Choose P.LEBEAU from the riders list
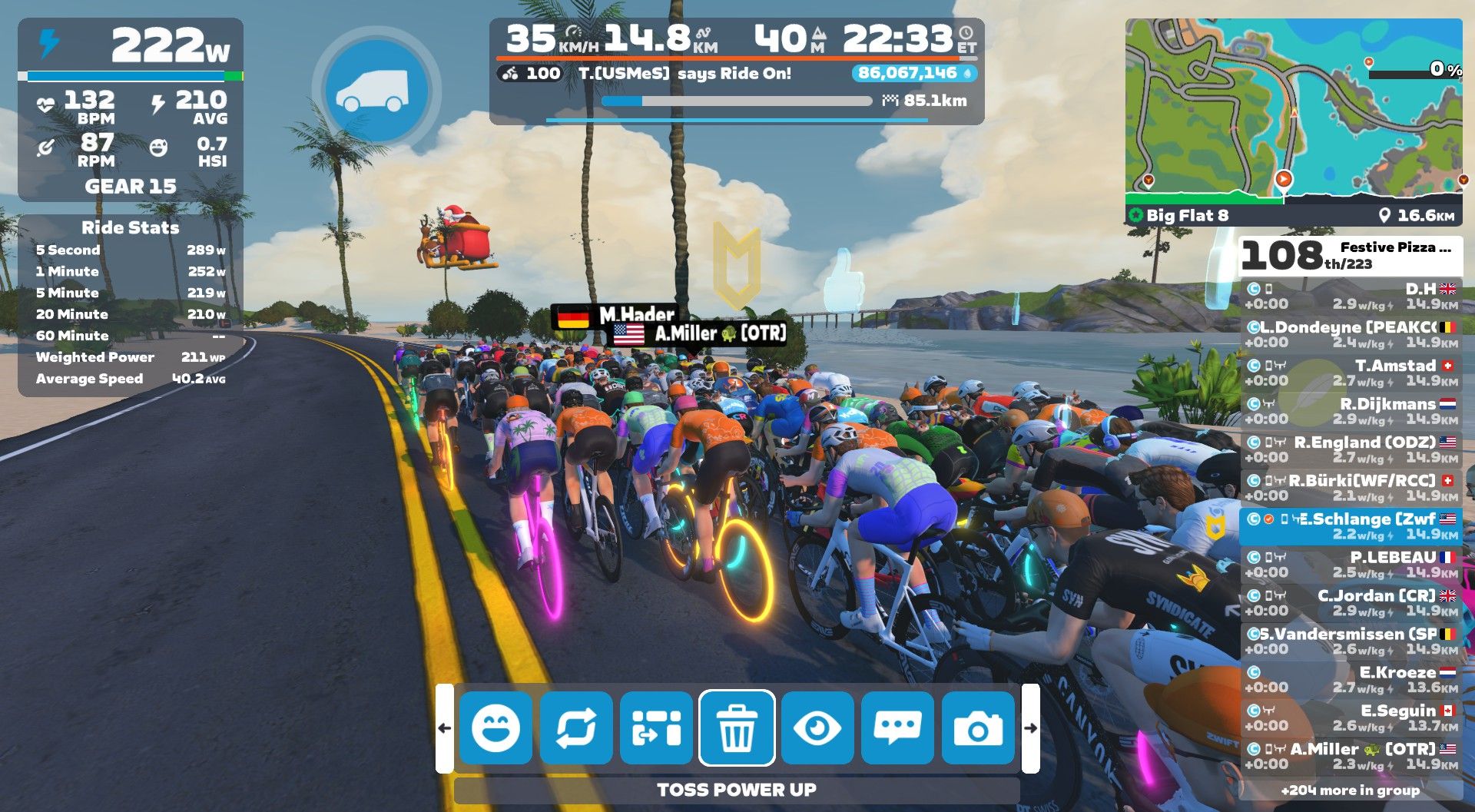 1351,565
